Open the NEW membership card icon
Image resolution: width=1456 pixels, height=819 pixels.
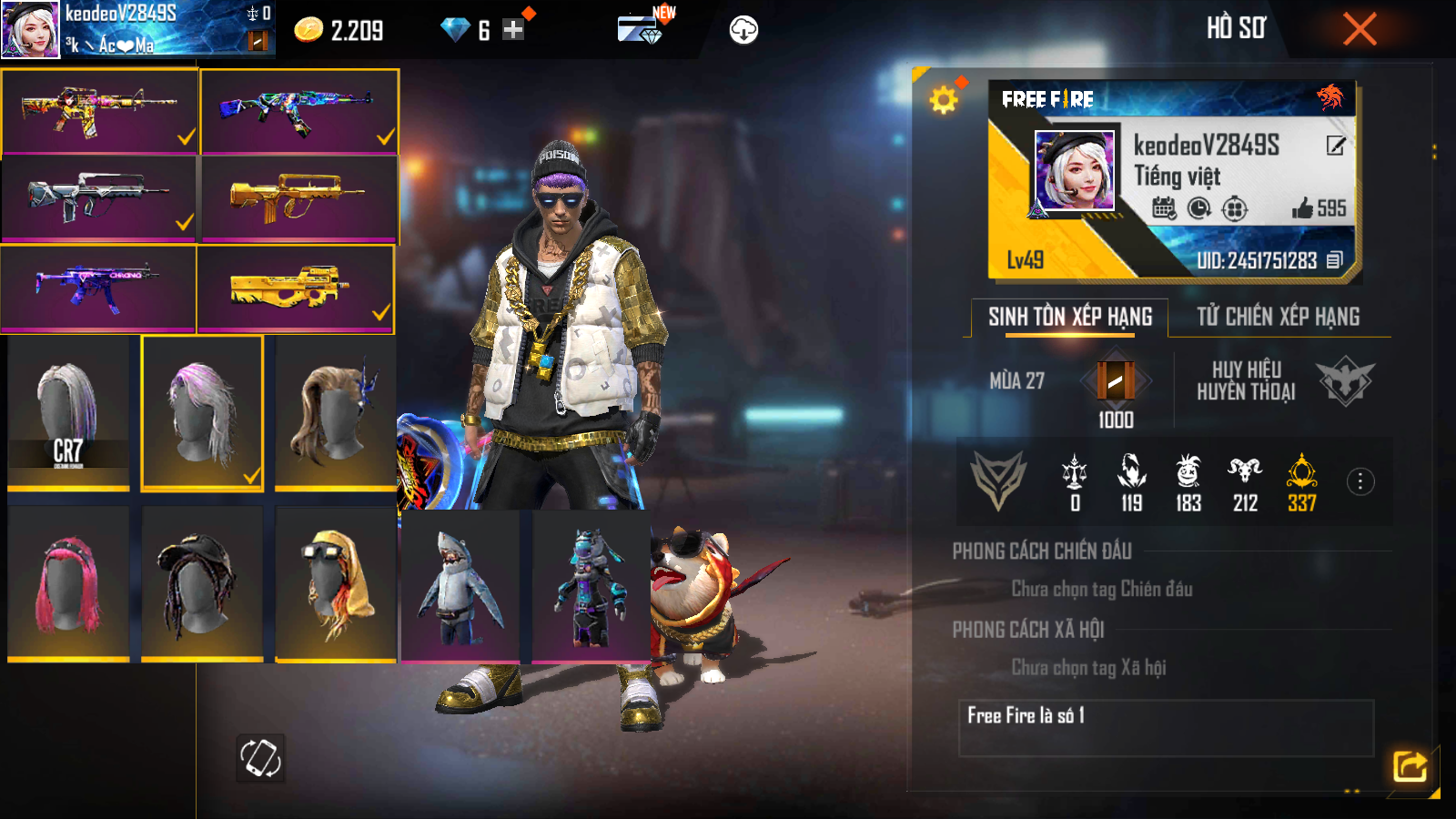pyautogui.click(x=641, y=28)
